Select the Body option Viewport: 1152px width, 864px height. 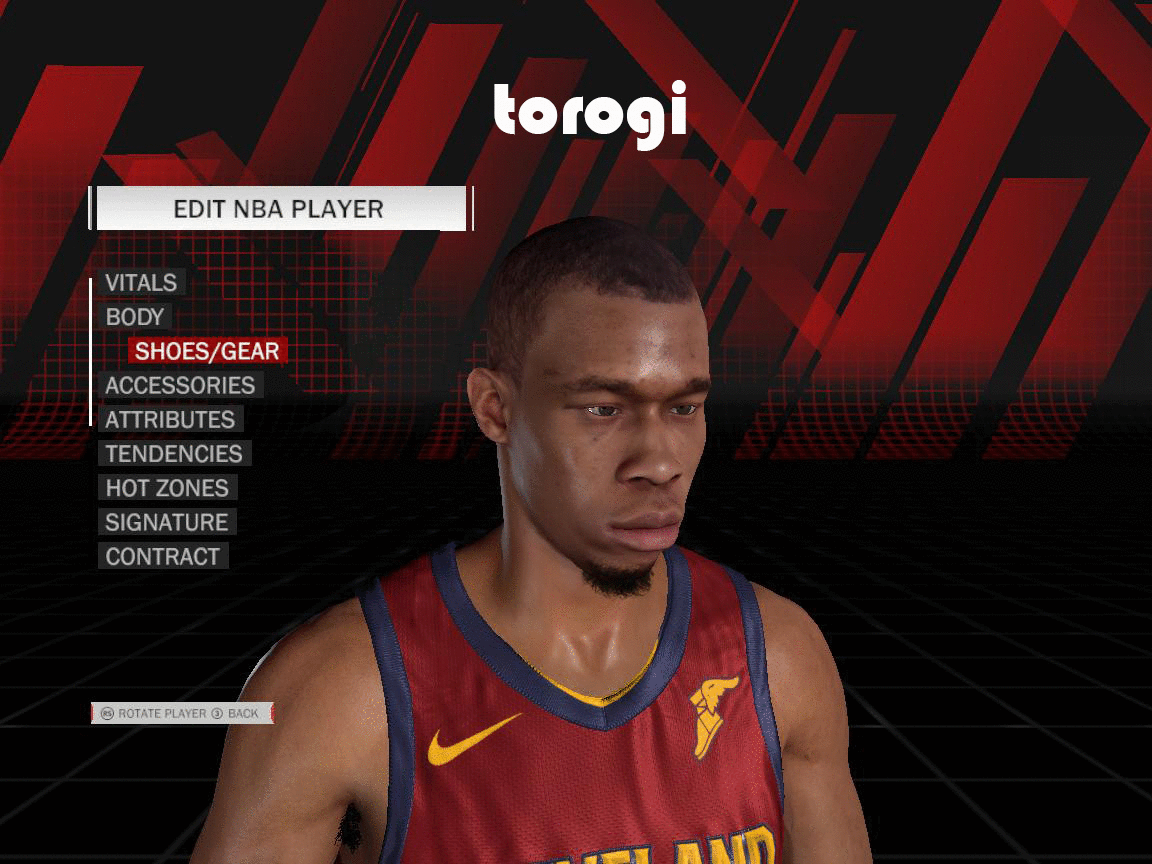click(x=135, y=317)
